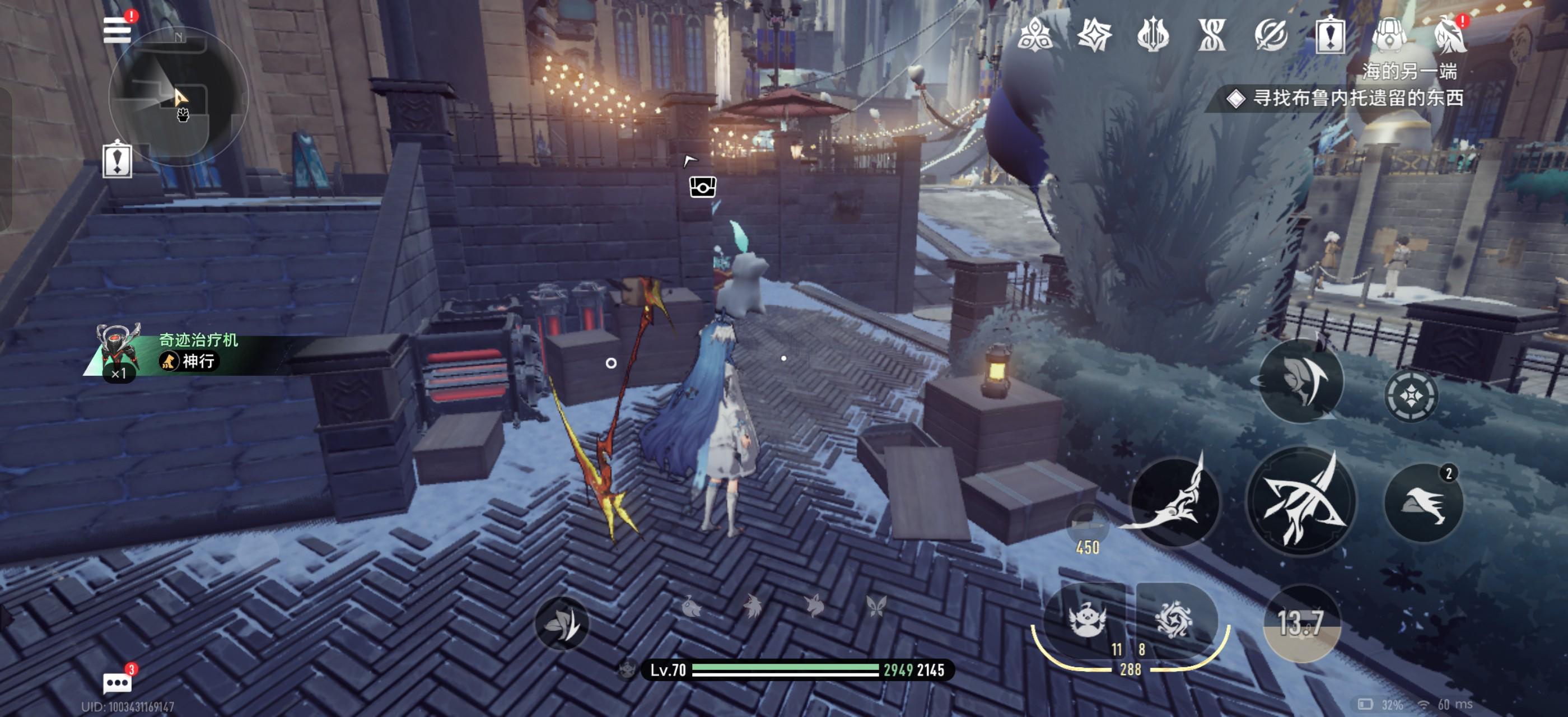Open the chat bubble with 3 notifications
The height and width of the screenshot is (717, 1568).
(x=117, y=682)
